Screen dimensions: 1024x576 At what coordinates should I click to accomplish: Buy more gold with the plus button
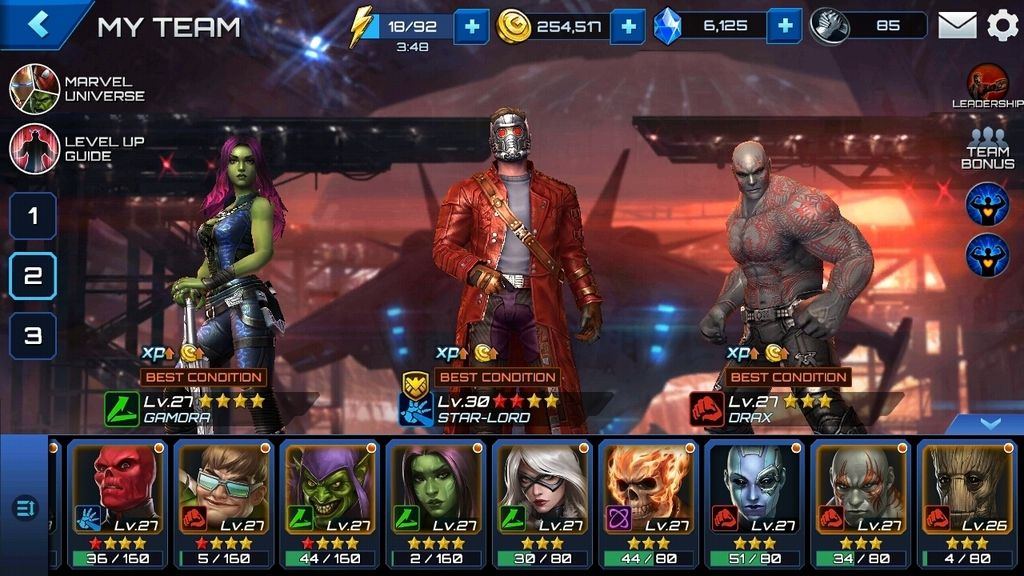tap(627, 27)
